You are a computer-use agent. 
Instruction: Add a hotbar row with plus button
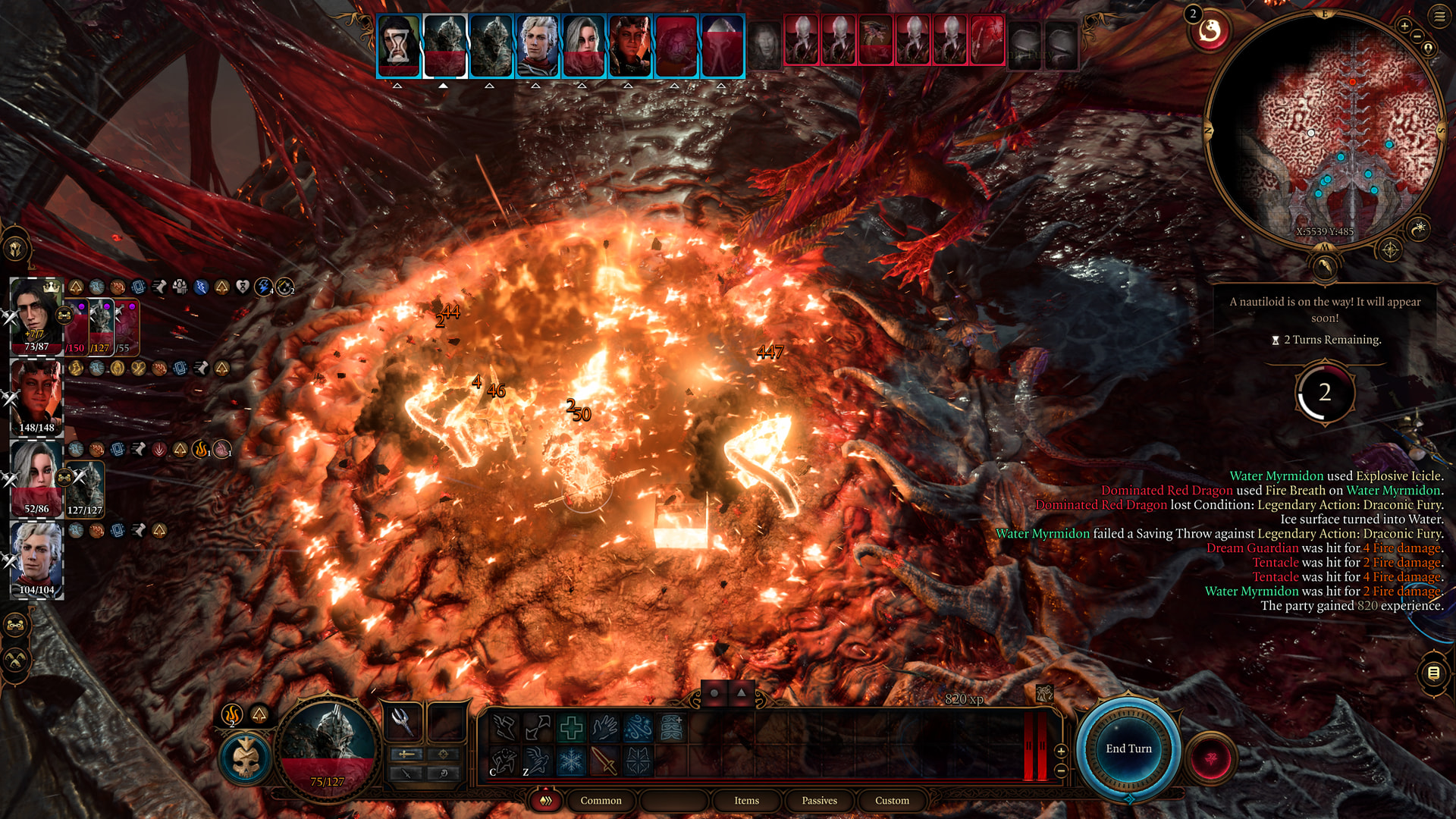point(1061,751)
